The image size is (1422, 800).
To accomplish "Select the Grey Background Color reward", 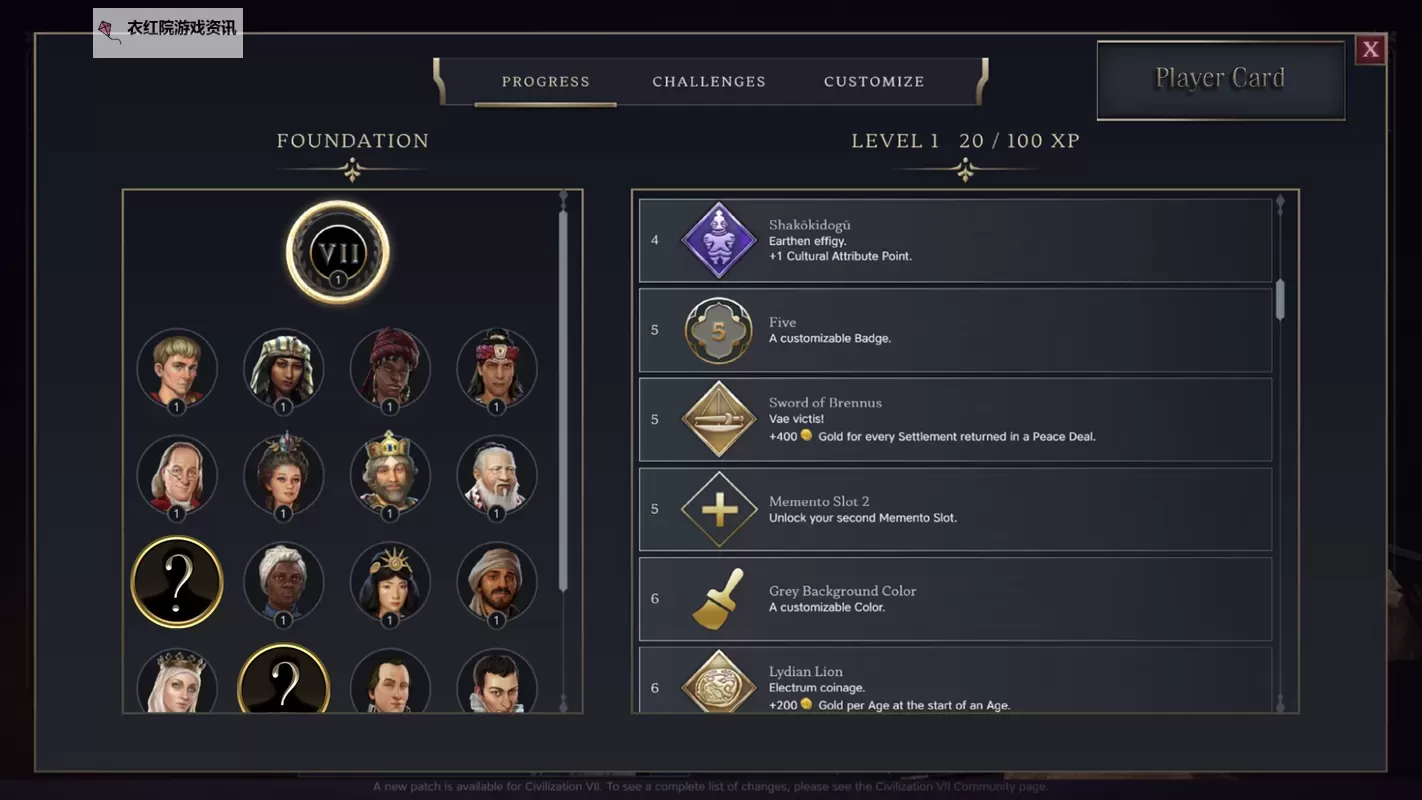I will [x=955, y=598].
